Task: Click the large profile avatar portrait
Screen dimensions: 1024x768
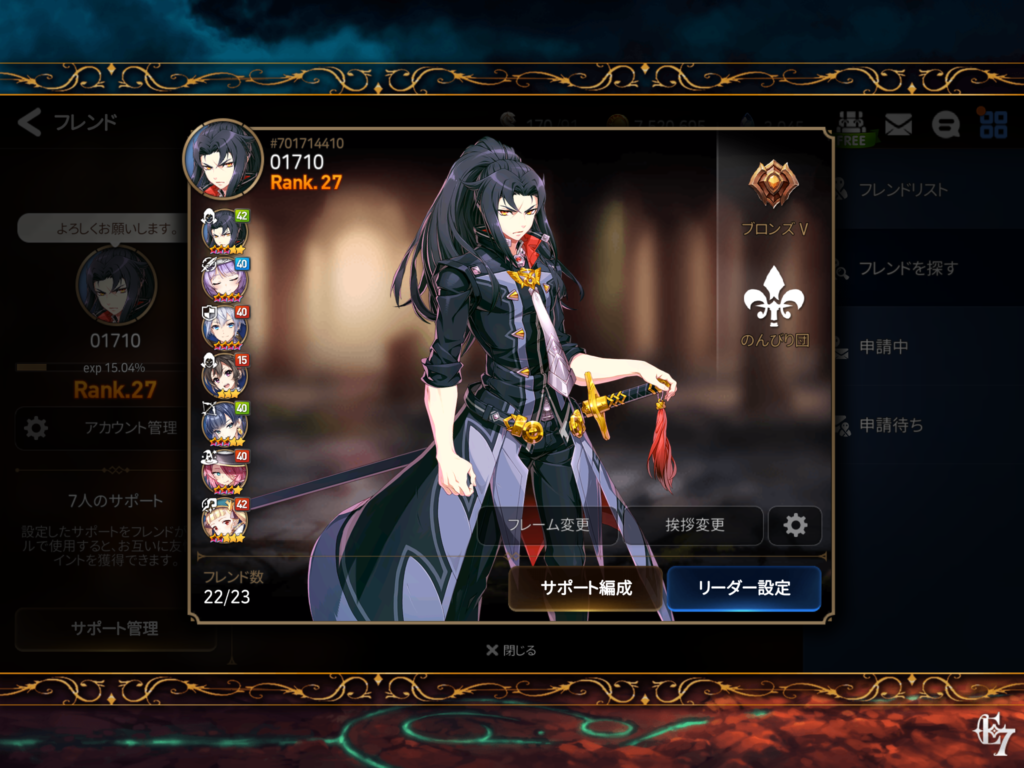Action: [222, 160]
